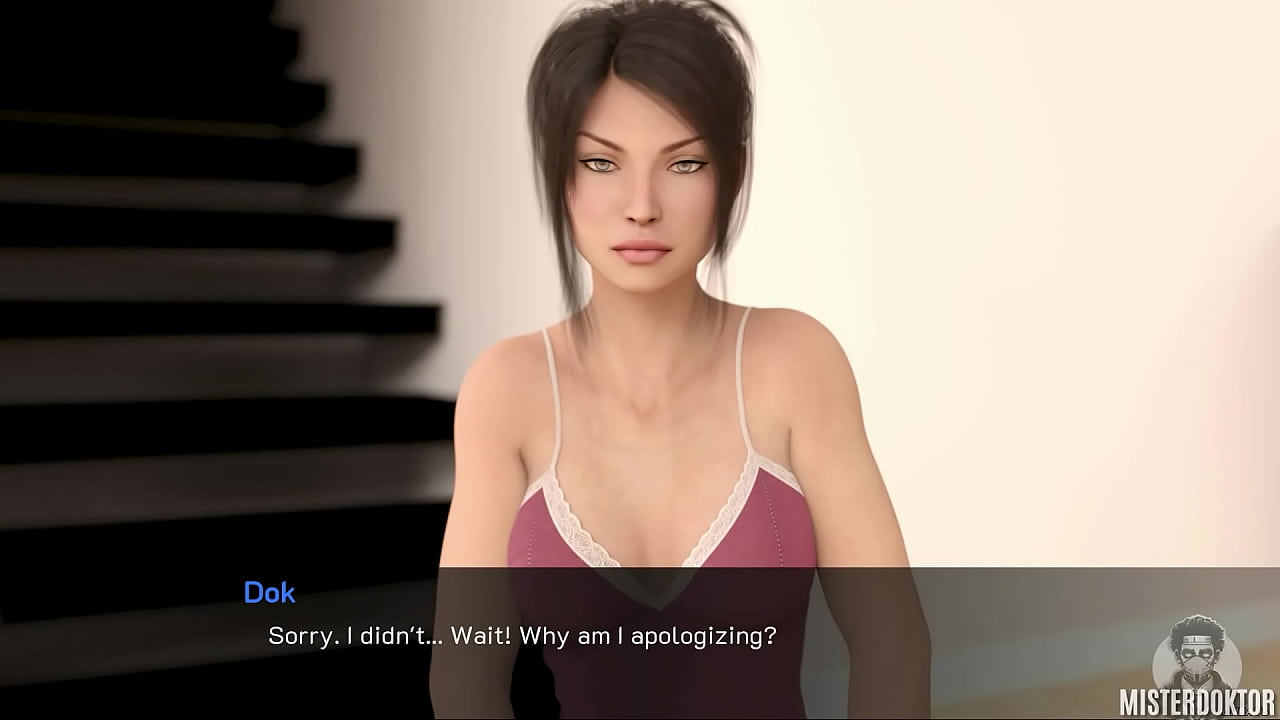Click the dialogue line to advance text

(x=522, y=634)
